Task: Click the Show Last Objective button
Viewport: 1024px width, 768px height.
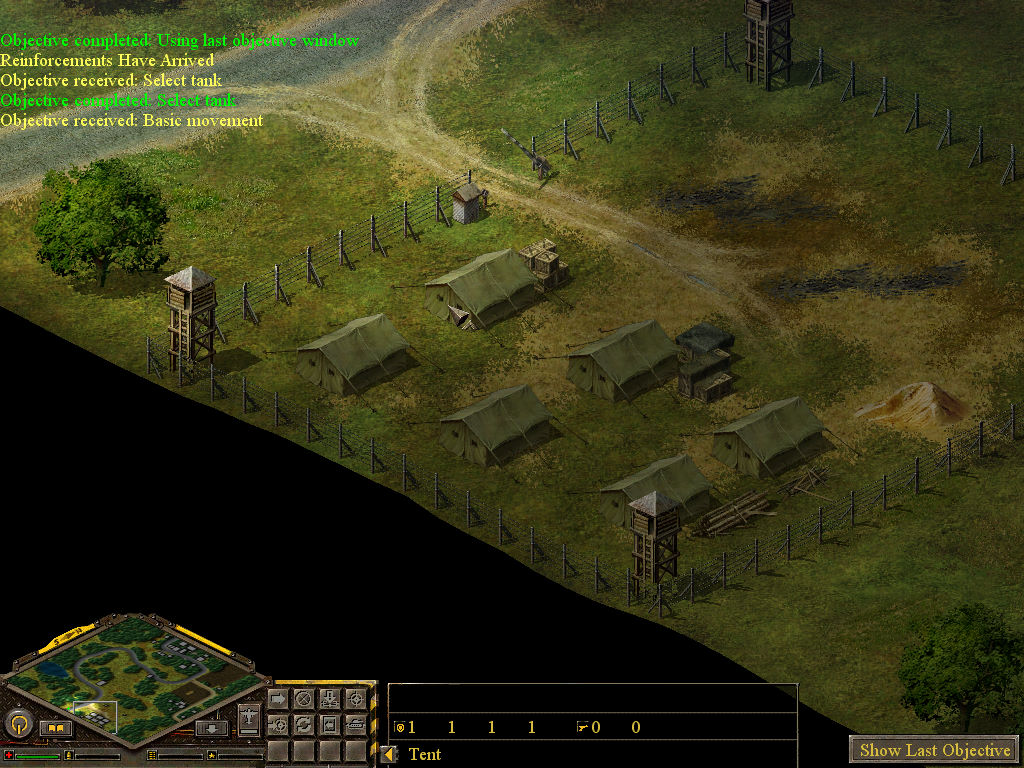Action: [x=934, y=750]
